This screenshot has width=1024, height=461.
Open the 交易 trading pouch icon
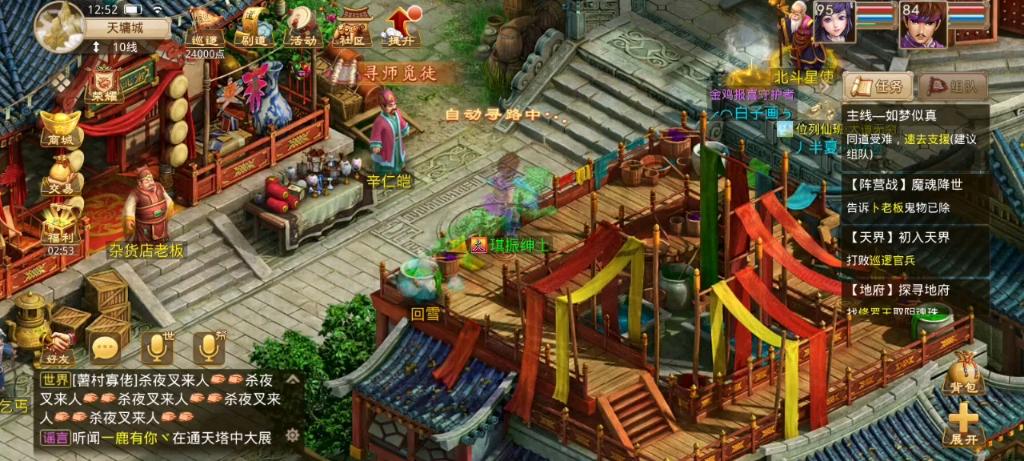coord(61,174)
